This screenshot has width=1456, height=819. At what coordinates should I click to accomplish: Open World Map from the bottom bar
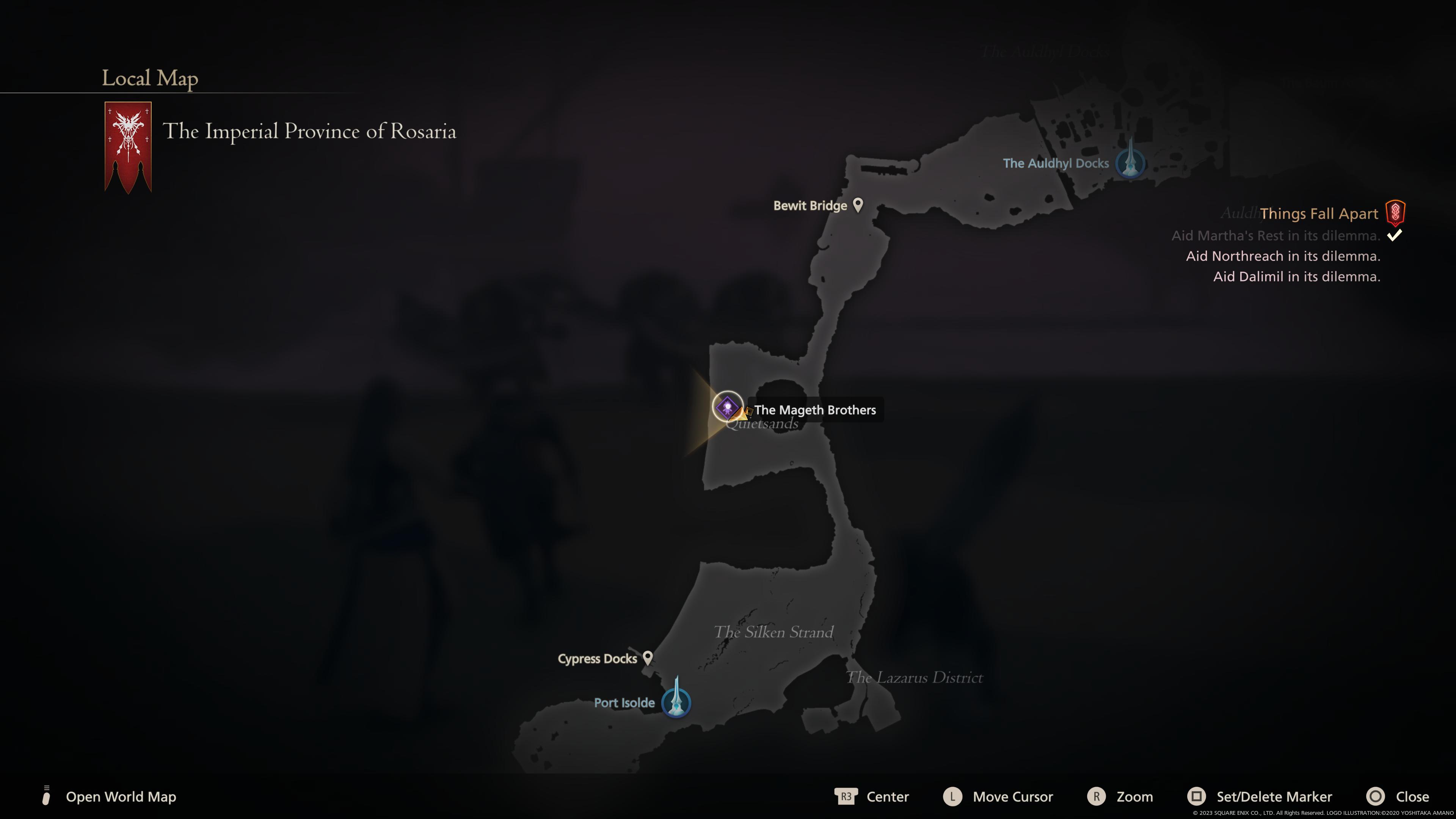(x=121, y=796)
